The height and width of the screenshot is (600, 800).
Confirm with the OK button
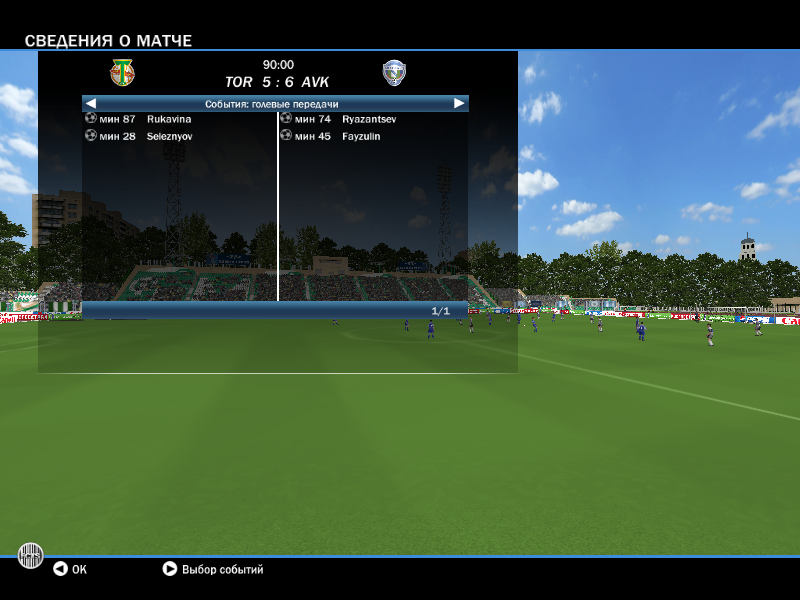(x=70, y=570)
